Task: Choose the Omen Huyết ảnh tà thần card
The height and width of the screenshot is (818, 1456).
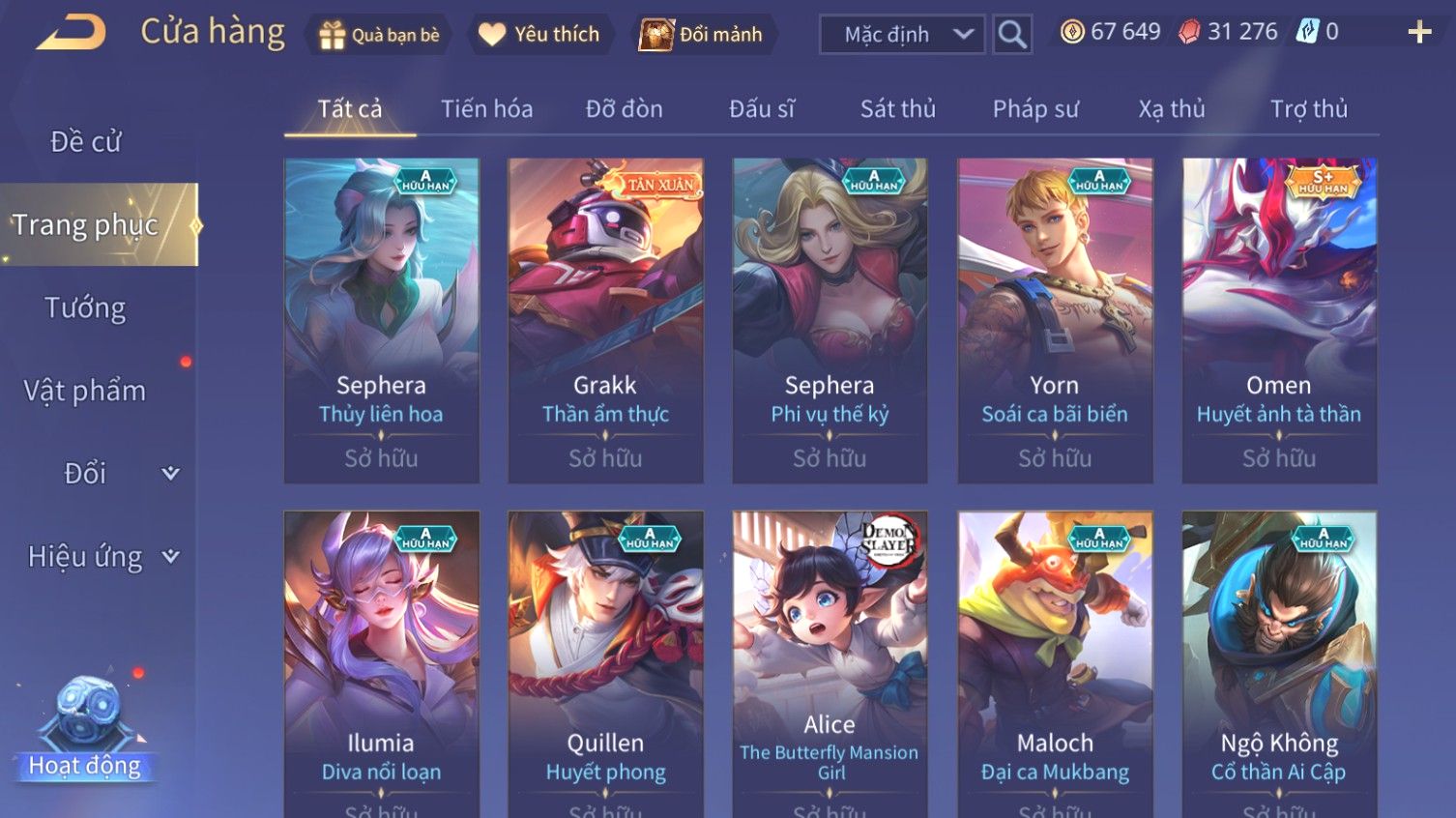Action: coord(1278,320)
